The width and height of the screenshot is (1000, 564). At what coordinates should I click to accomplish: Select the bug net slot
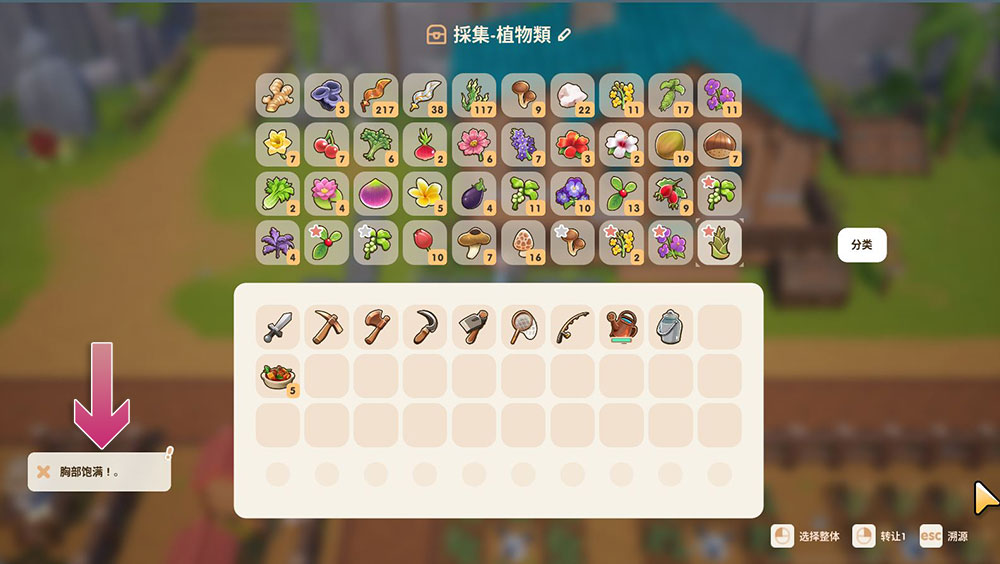pos(523,327)
